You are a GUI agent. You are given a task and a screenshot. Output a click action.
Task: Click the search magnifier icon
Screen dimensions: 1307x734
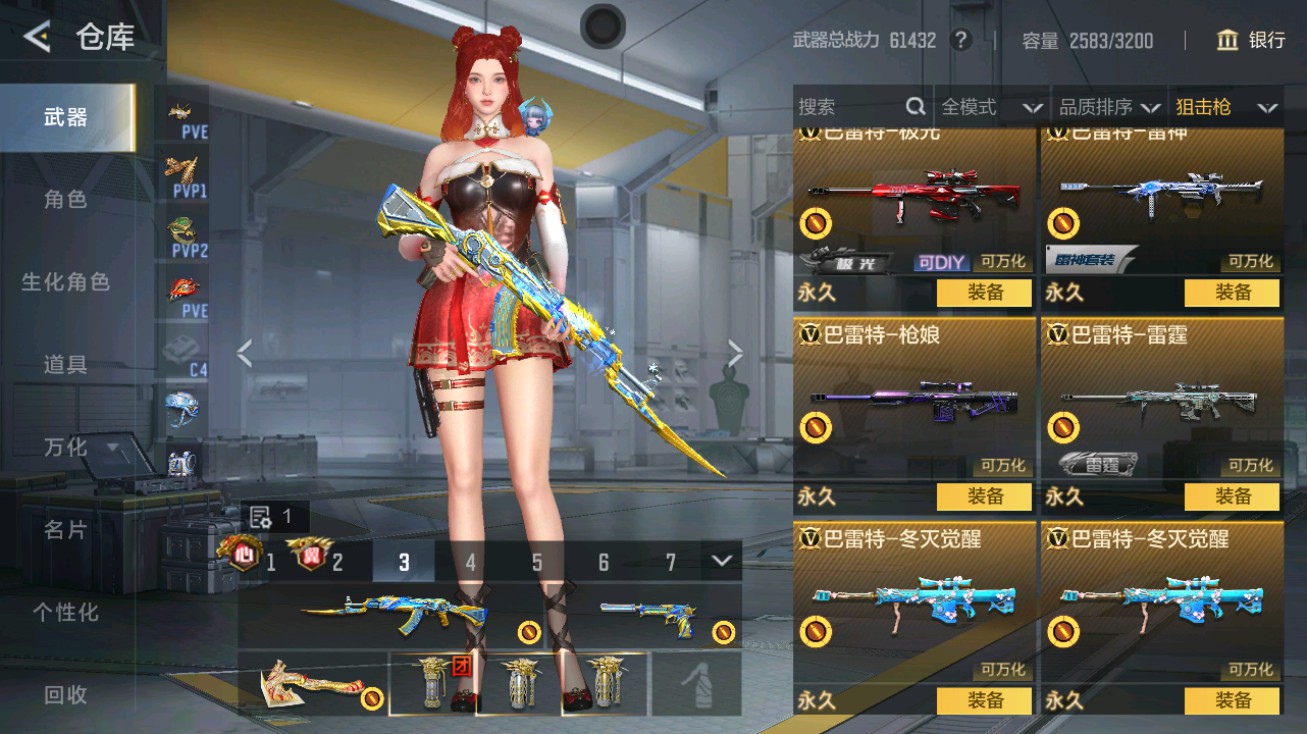[913, 106]
